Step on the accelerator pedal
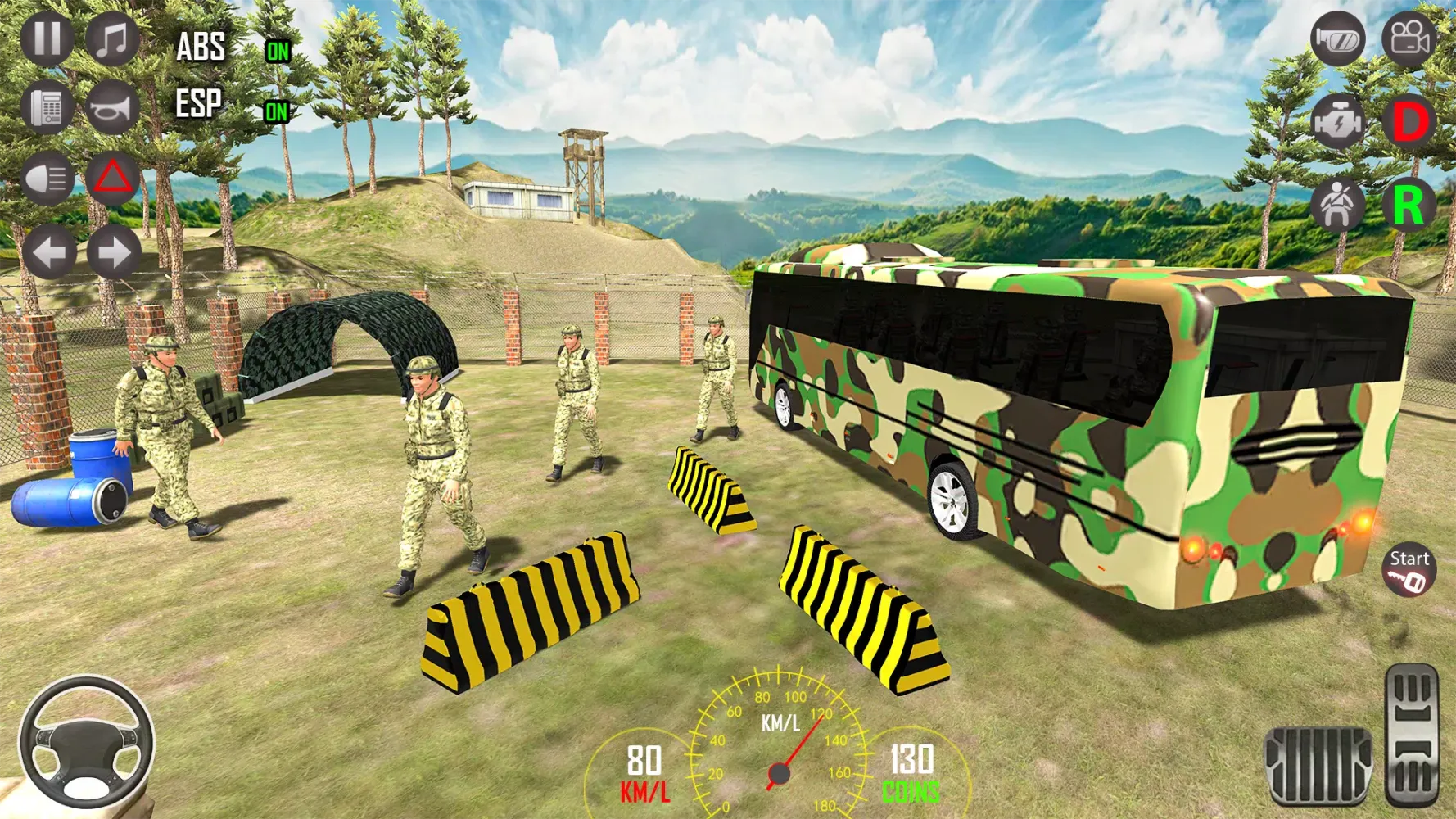The height and width of the screenshot is (819, 1456). coord(1412,735)
